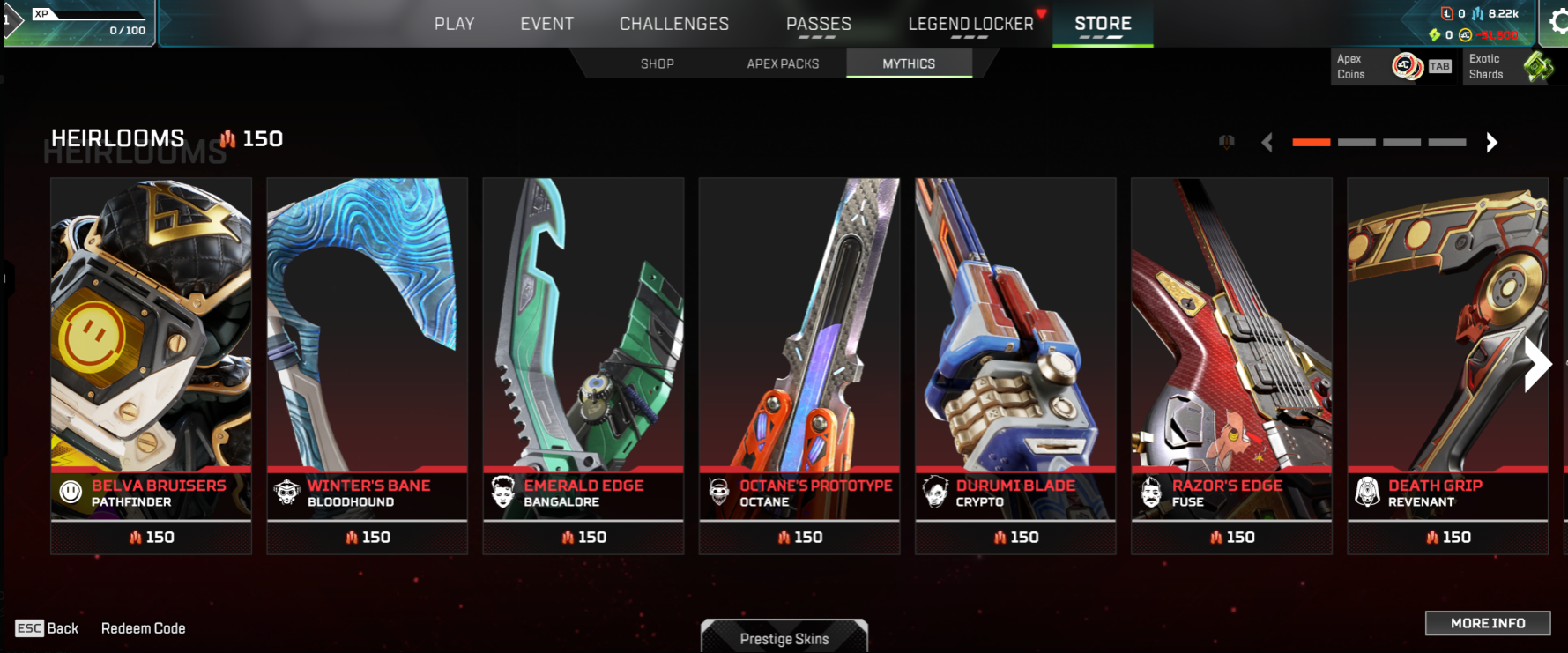Pick Bangalore's Emerald Edge heirloom
The width and height of the screenshot is (1568, 653).
[583, 352]
